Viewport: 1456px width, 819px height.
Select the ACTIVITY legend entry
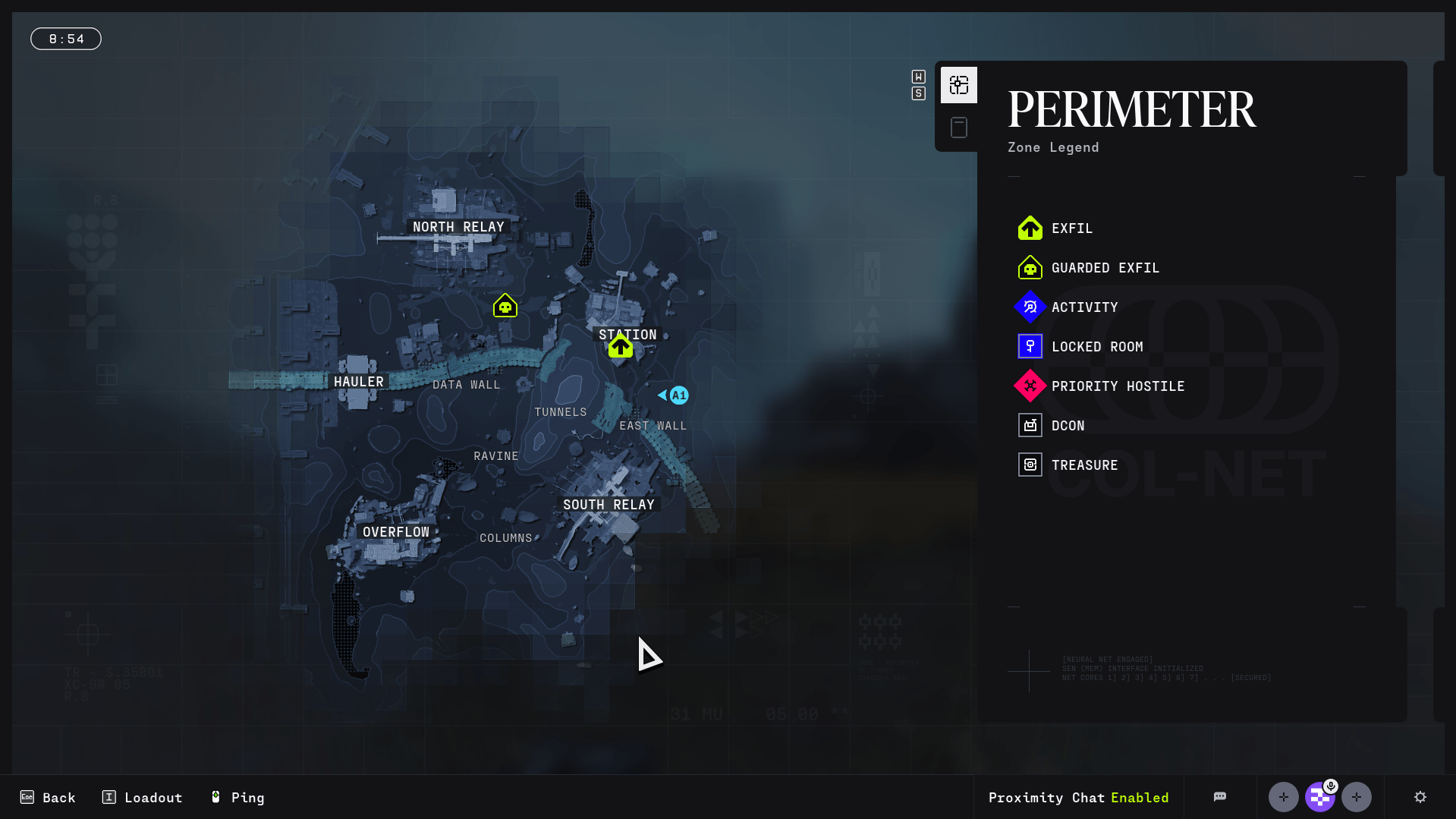click(x=1084, y=307)
